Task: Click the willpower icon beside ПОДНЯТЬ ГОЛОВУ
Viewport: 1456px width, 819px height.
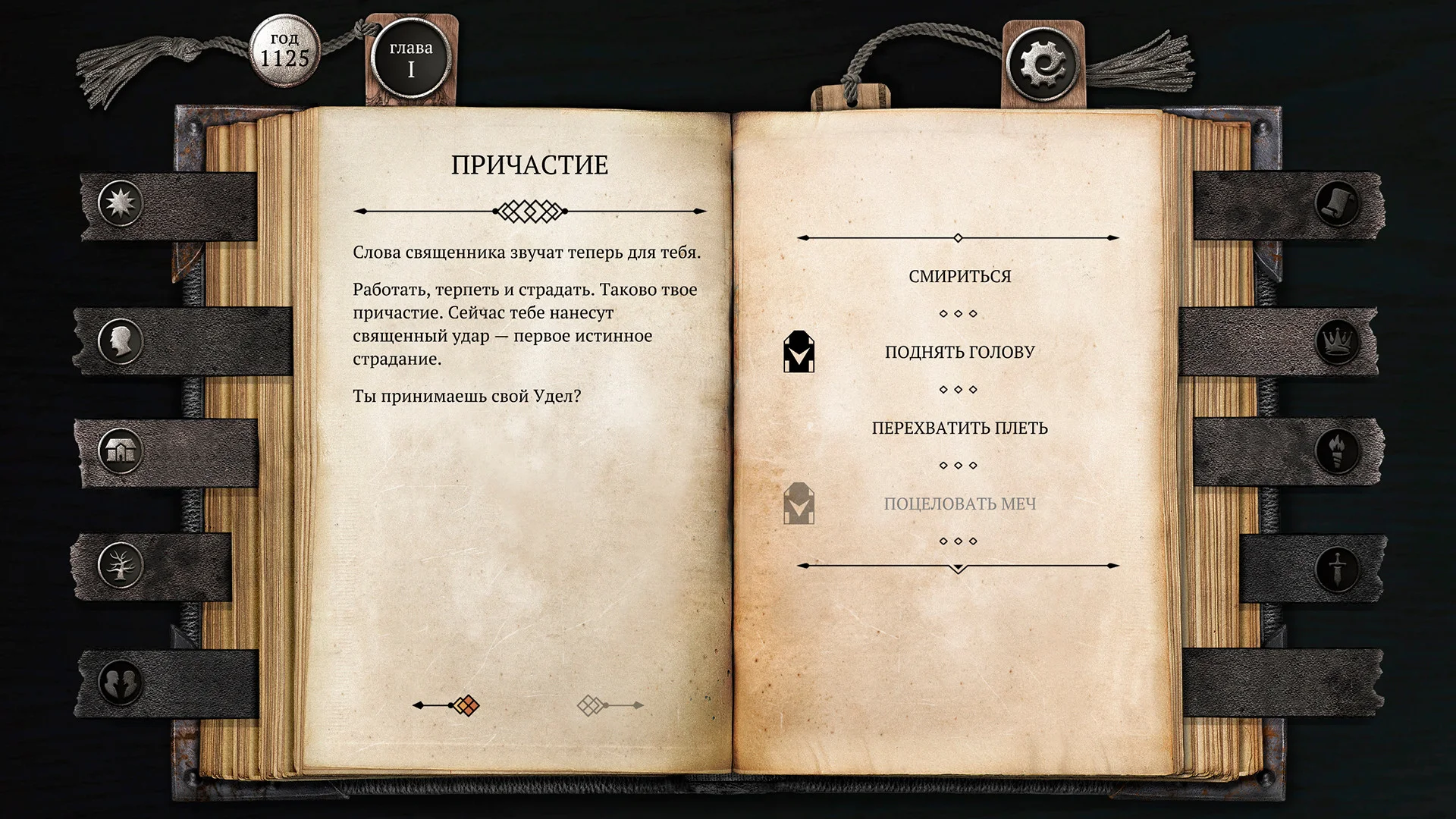Action: 798,351
